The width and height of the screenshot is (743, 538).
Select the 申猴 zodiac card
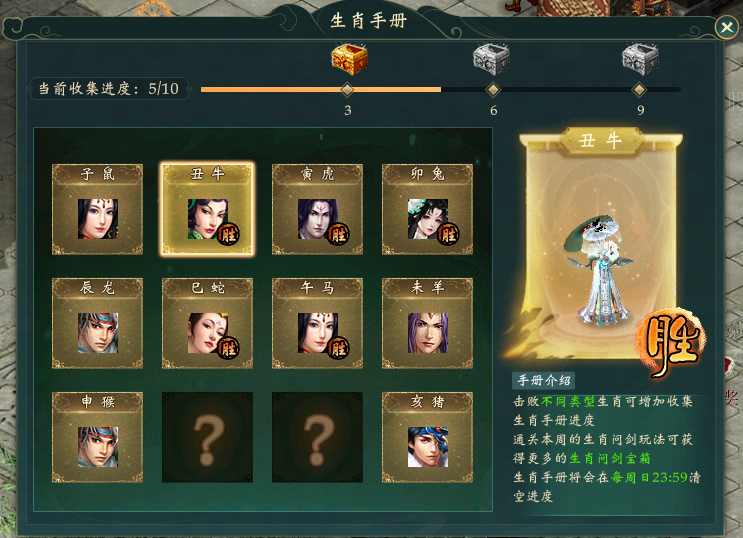[x=98, y=437]
